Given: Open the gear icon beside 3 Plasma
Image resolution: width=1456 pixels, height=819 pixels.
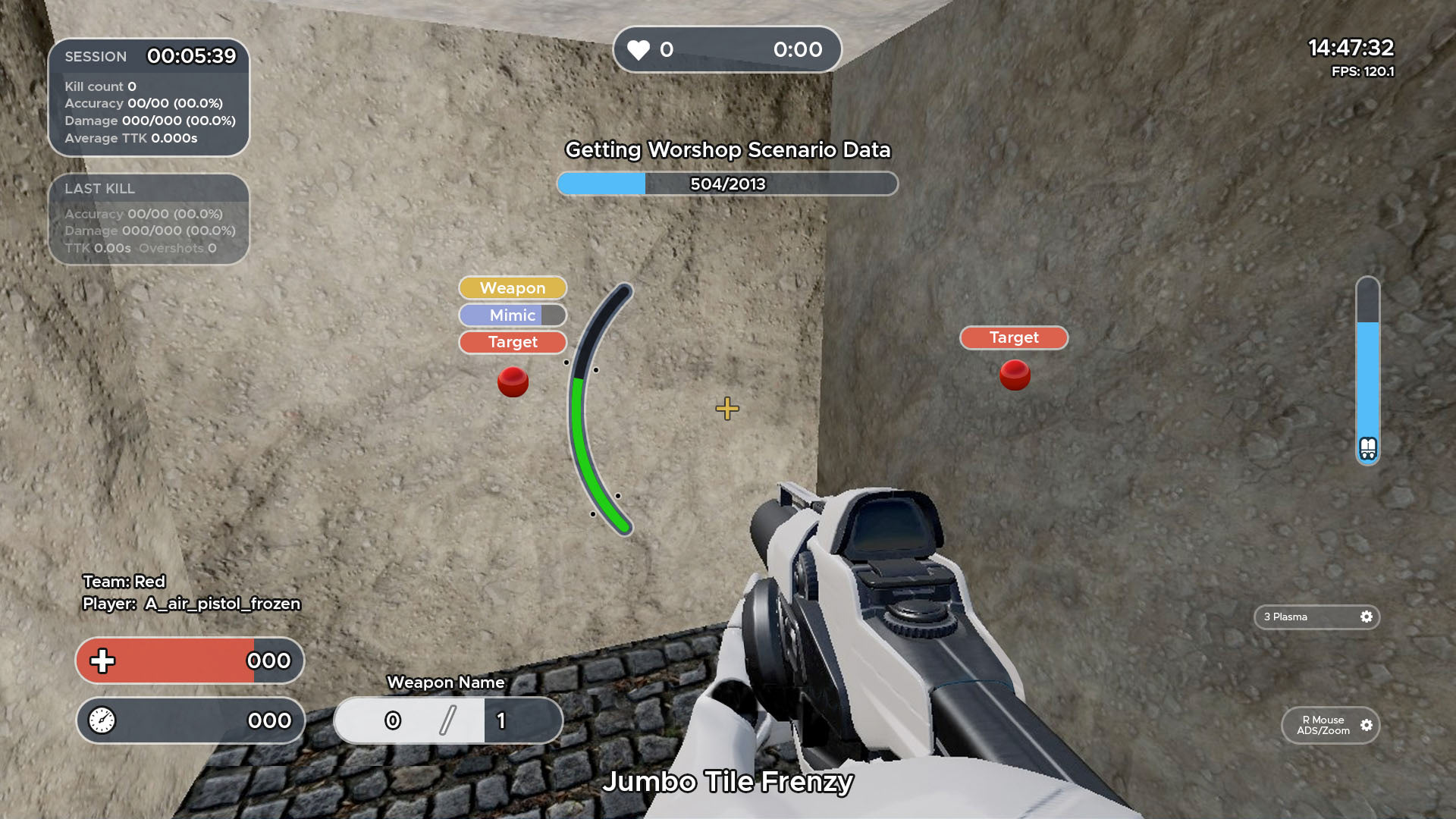Looking at the screenshot, I should pos(1366,617).
